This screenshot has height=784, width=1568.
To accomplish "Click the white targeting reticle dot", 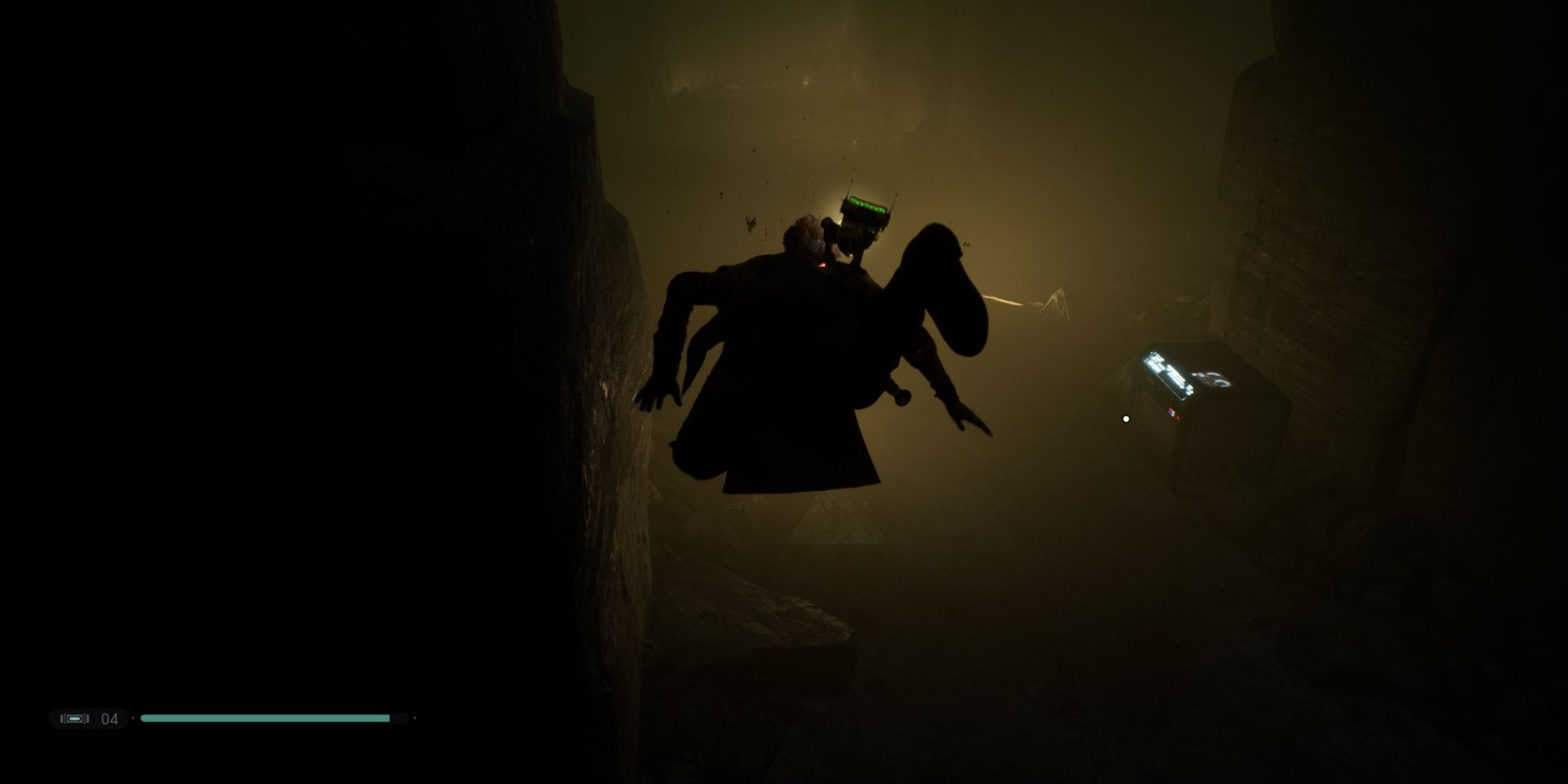I will pyautogui.click(x=1126, y=419).
